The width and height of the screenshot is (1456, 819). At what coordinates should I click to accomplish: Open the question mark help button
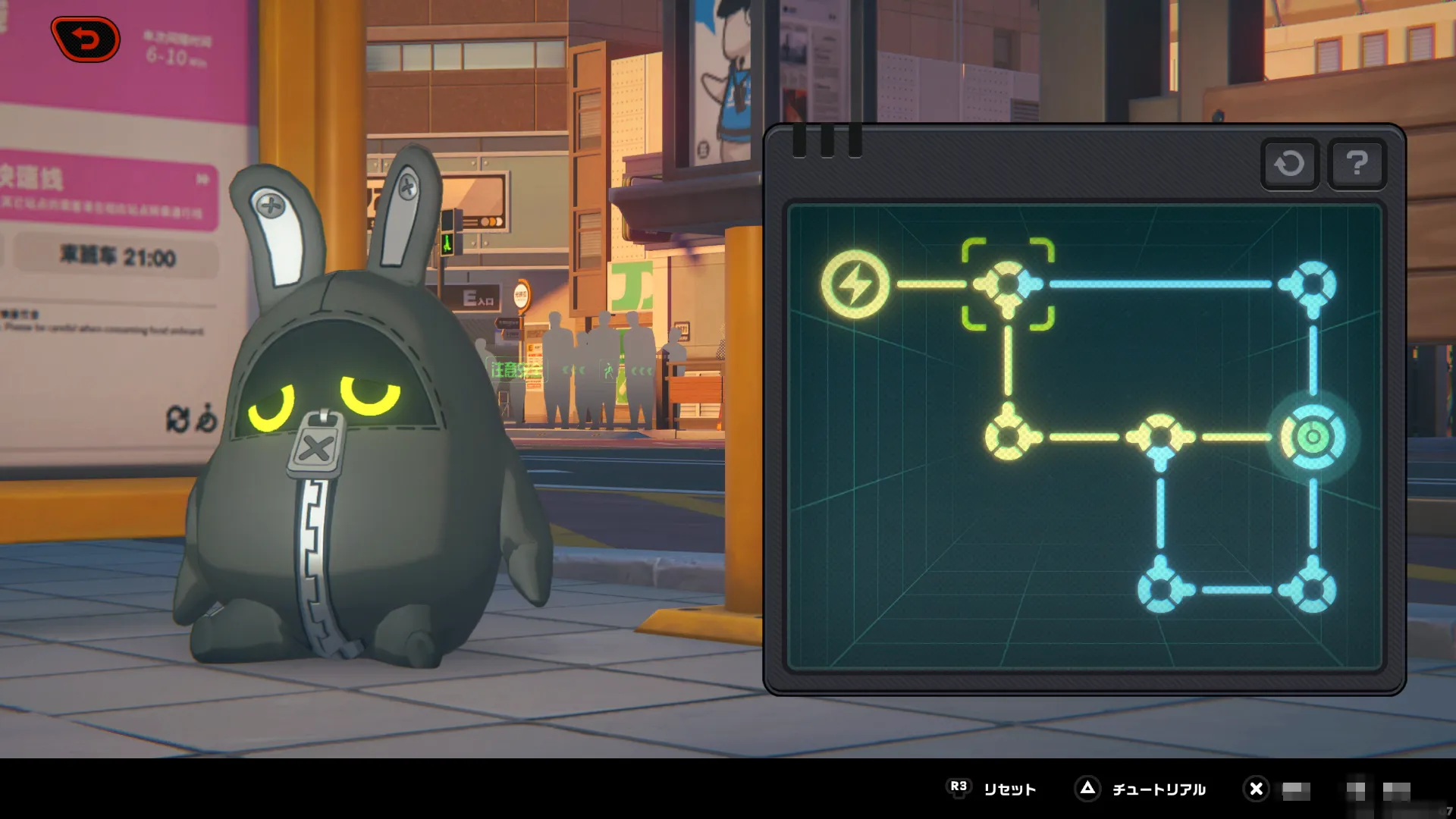1357,163
